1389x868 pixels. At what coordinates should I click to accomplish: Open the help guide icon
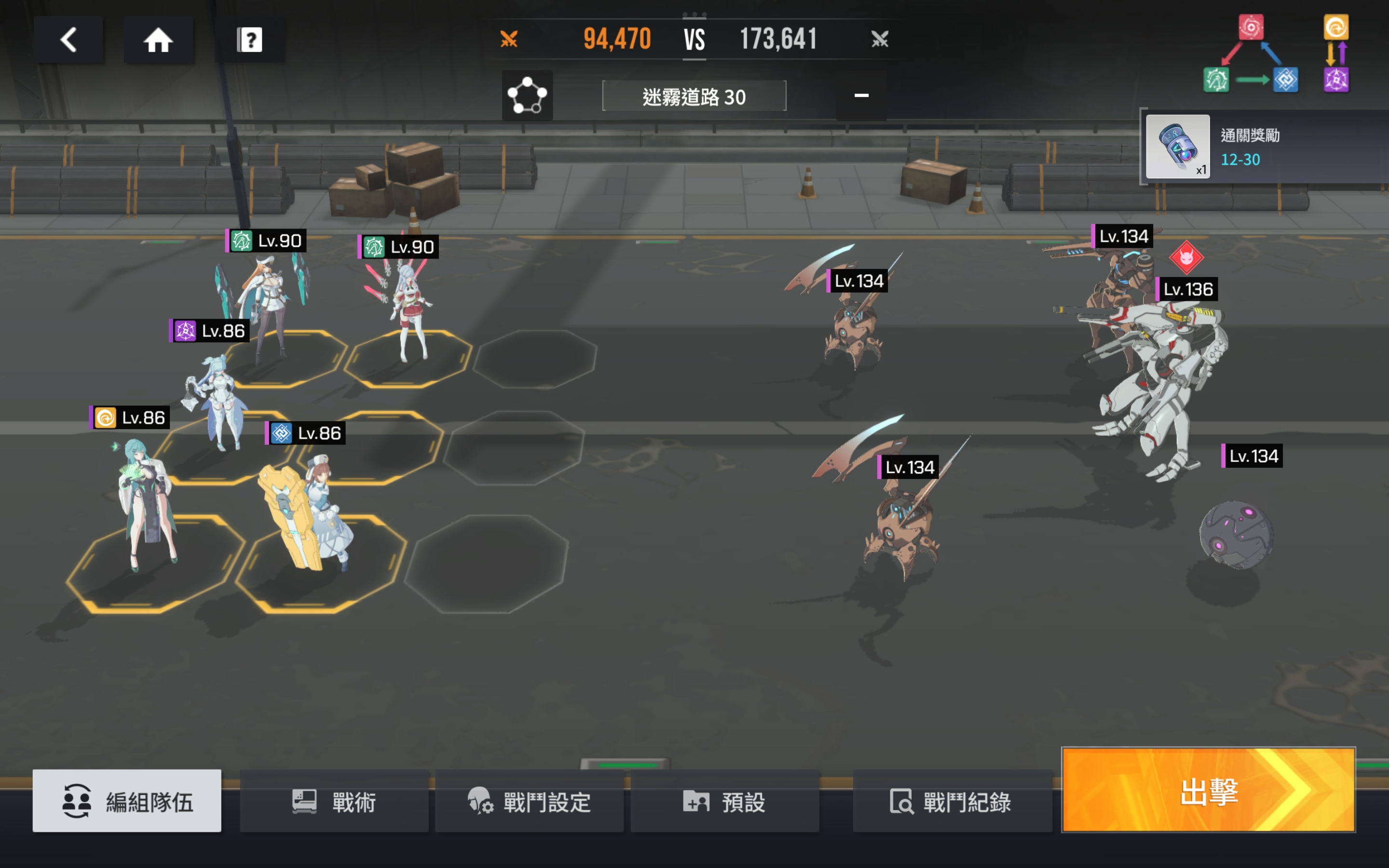pos(250,40)
